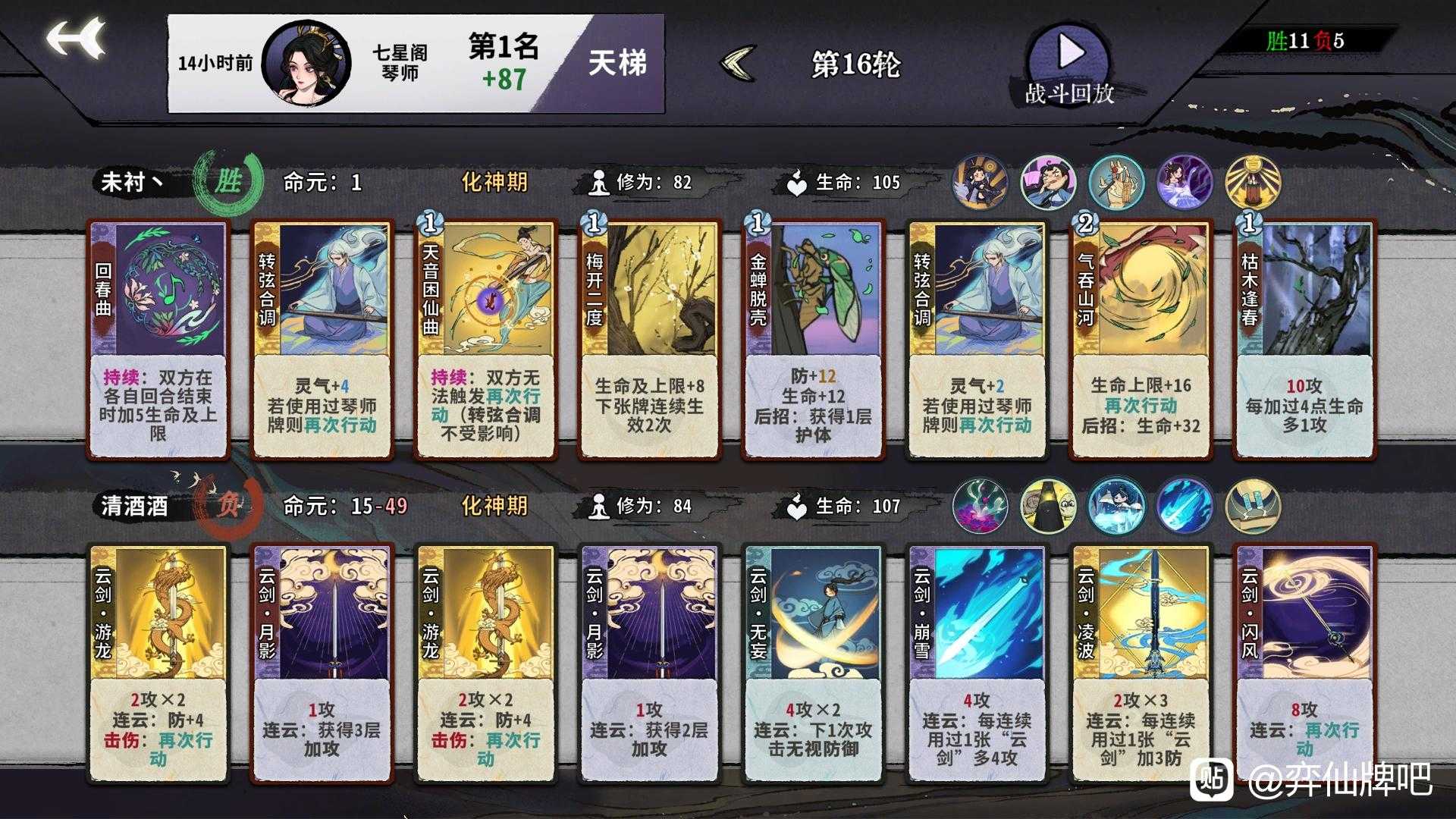The width and height of the screenshot is (1456, 819).
Task: Click the 修为 cultivation icon on 未衬's row
Action: point(599,180)
